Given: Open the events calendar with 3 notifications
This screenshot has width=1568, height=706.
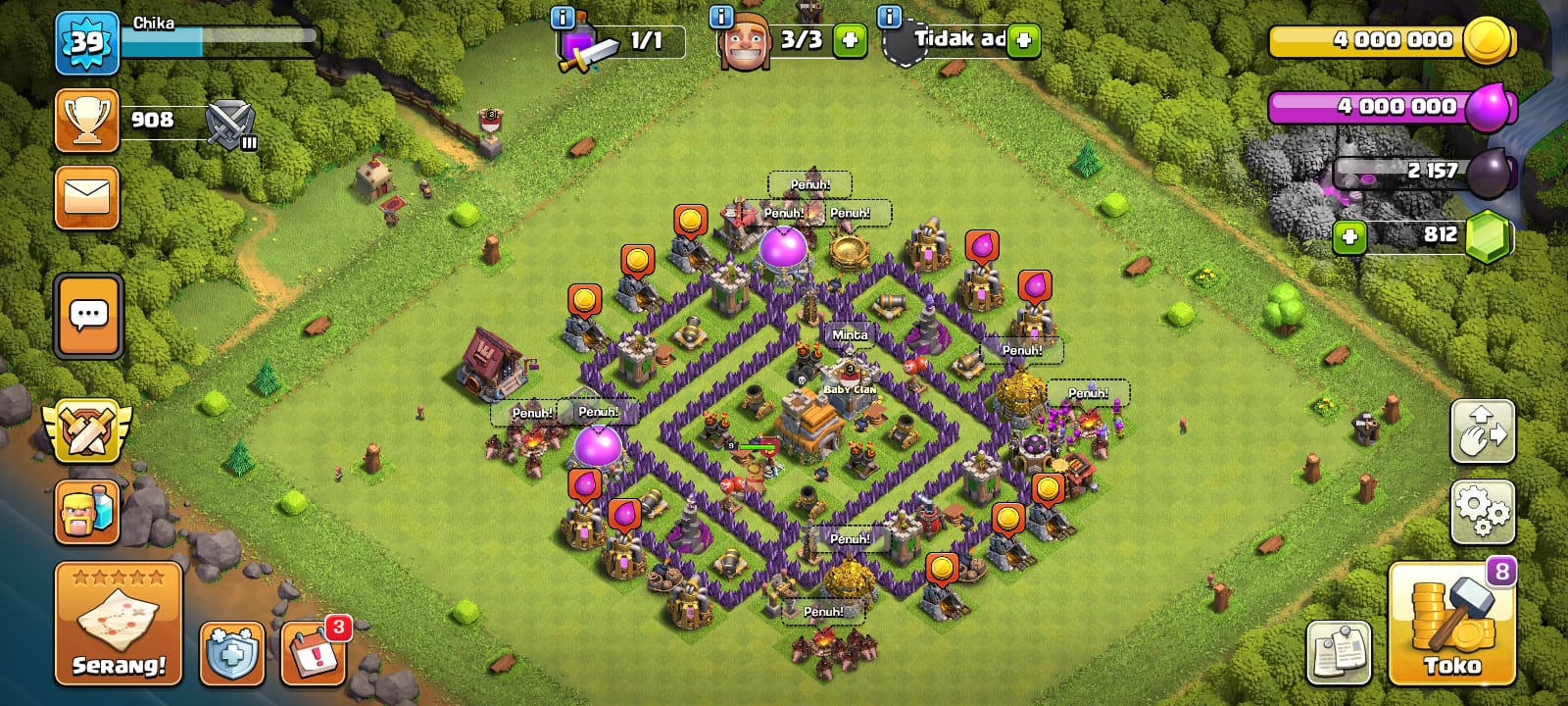Looking at the screenshot, I should [314, 653].
